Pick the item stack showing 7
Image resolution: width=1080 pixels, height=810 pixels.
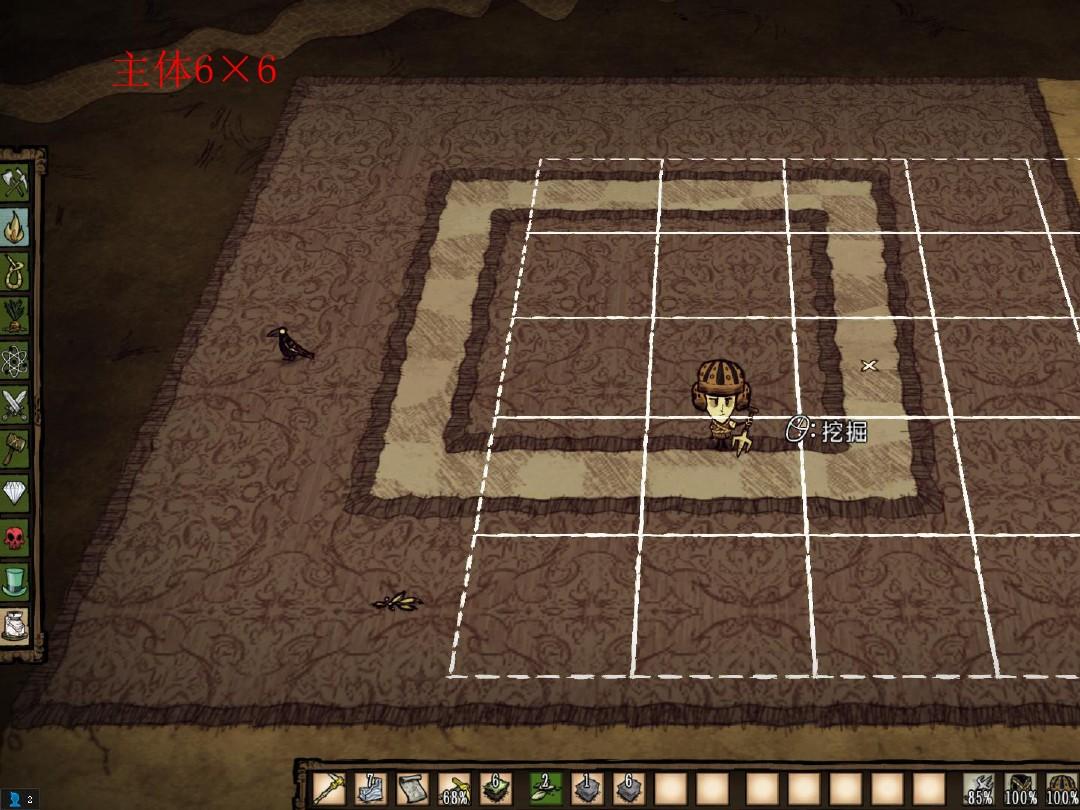click(371, 788)
